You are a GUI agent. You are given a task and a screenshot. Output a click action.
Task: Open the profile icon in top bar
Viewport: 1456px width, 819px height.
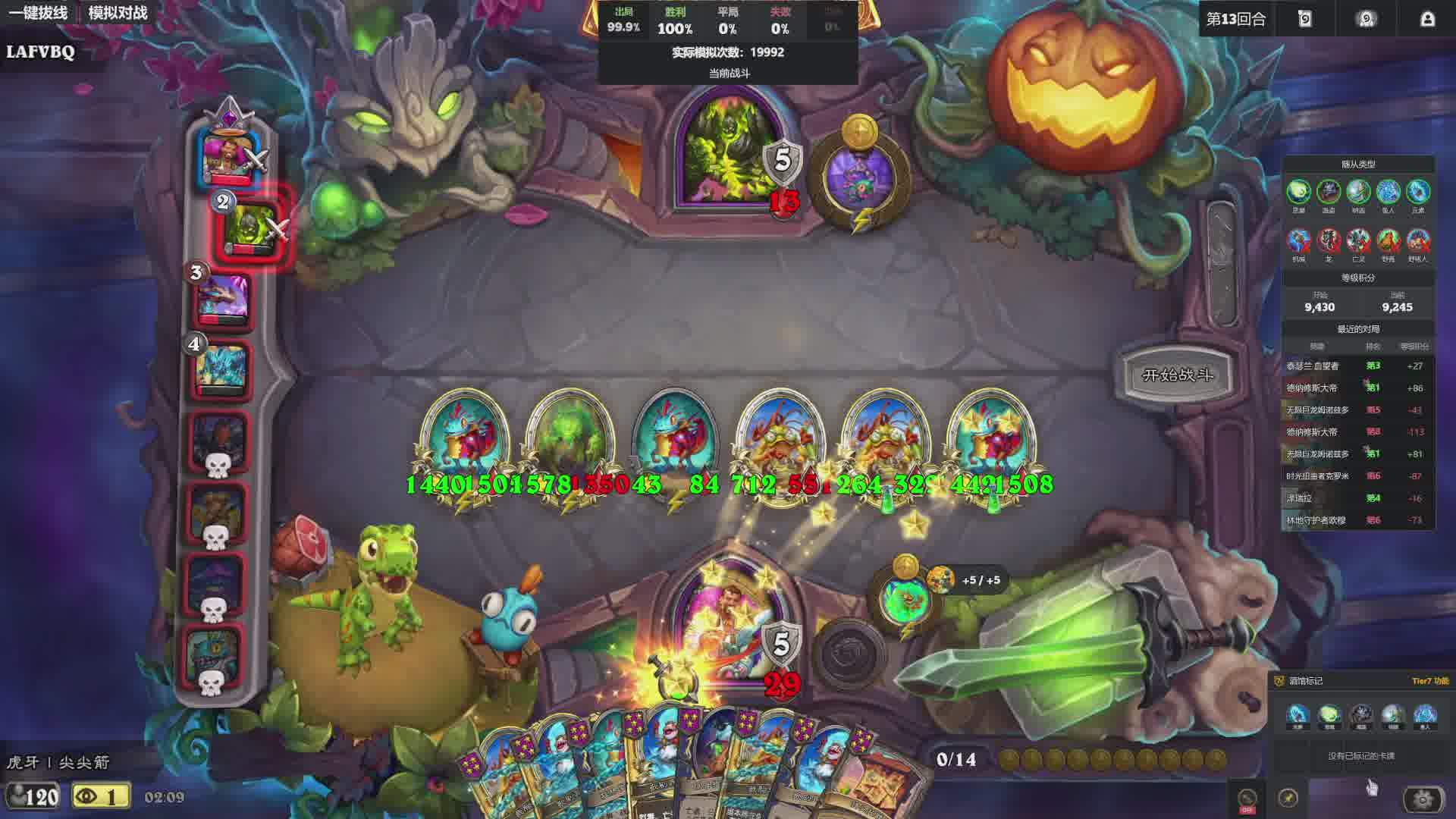coord(1426,19)
